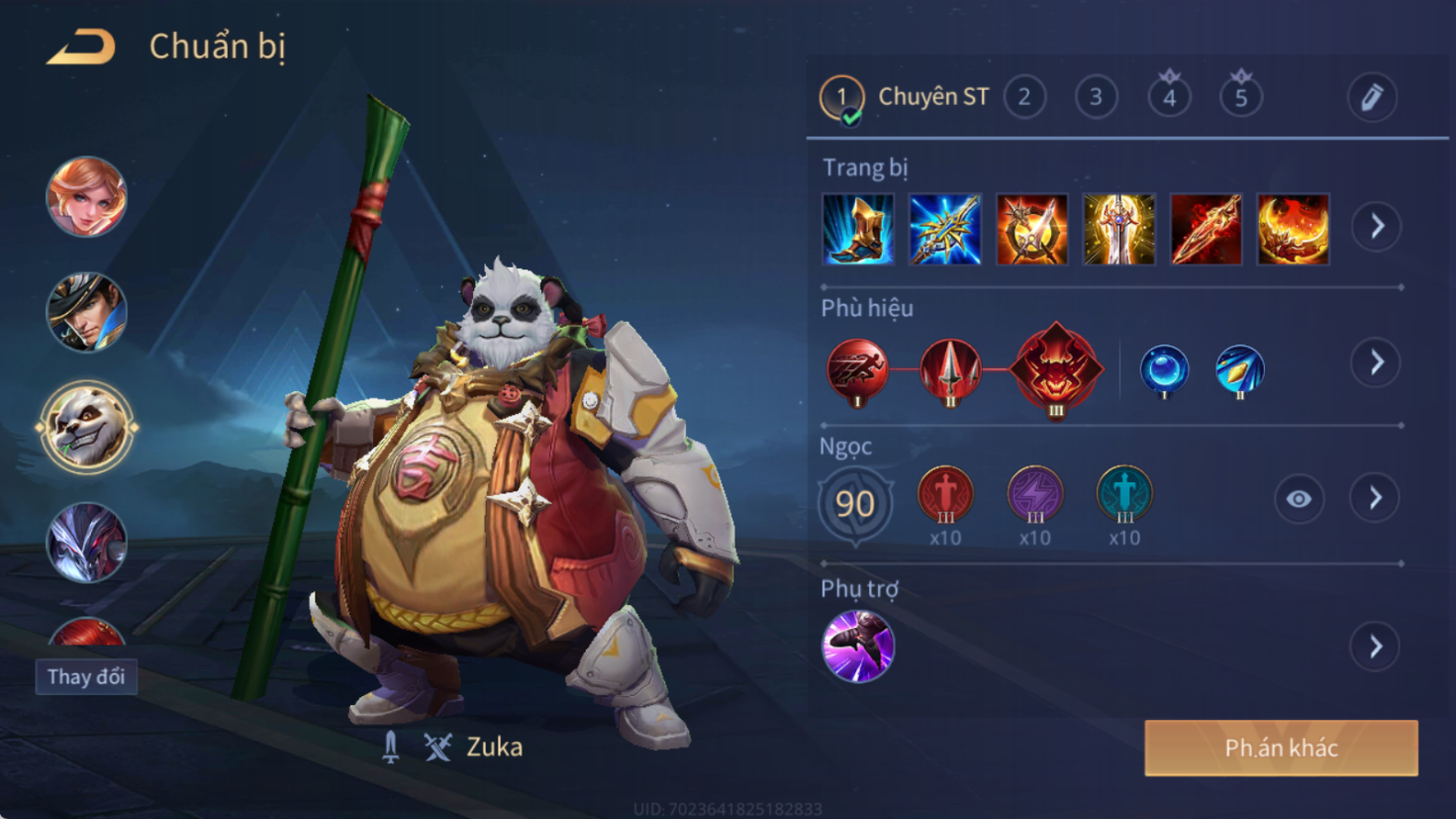Open the Ngọc rune page arrow
The height and width of the screenshot is (819, 1456).
pyautogui.click(x=1377, y=498)
